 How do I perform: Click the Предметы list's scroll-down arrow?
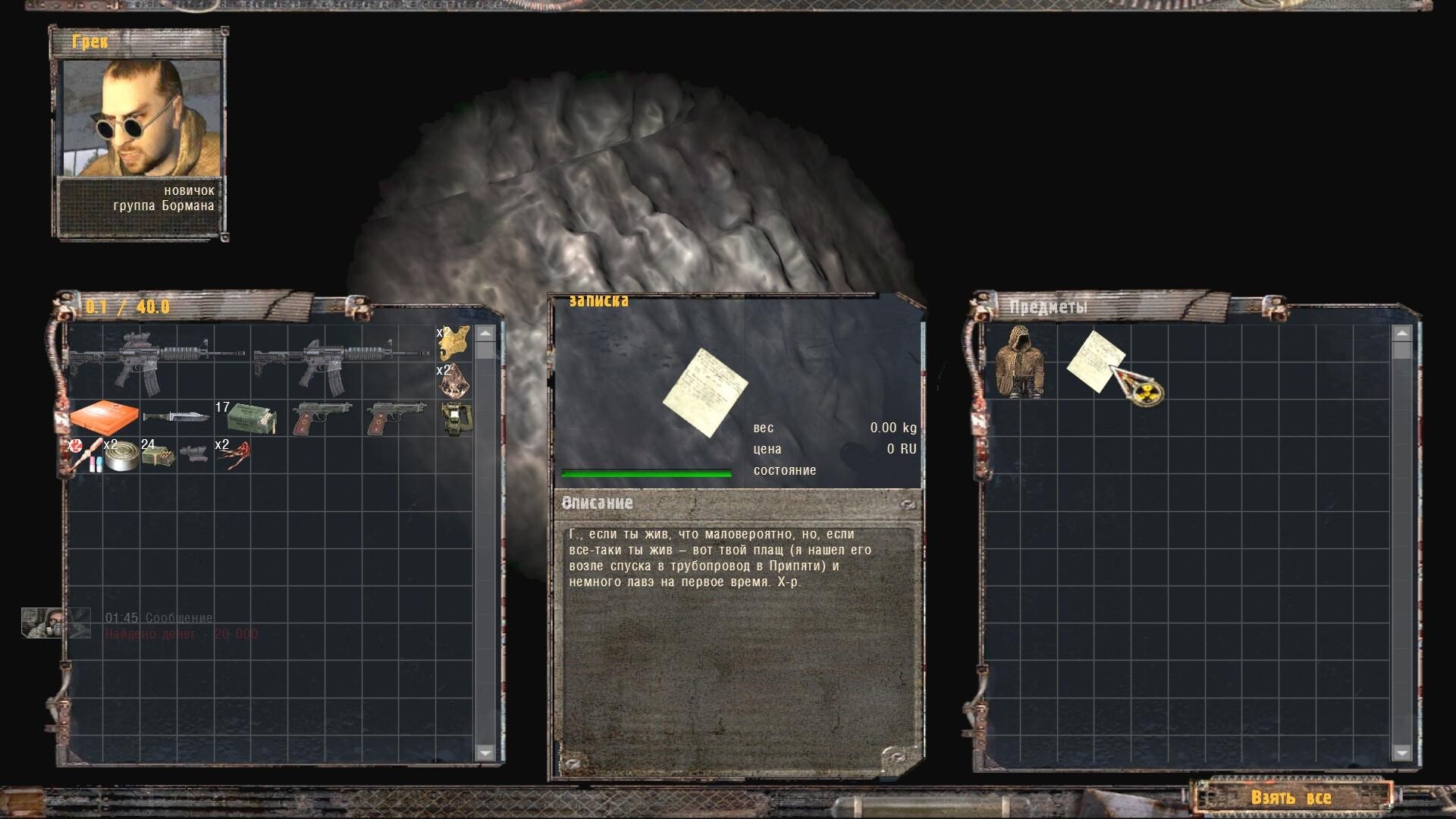pyautogui.click(x=1401, y=752)
